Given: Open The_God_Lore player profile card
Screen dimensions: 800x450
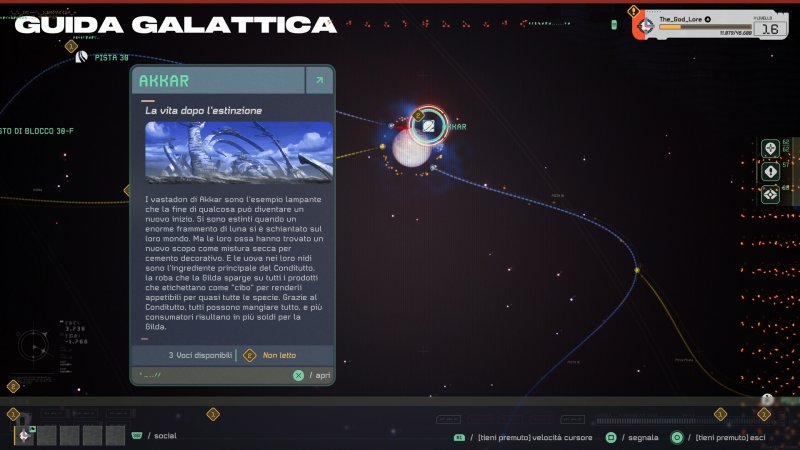Looking at the screenshot, I should 707,24.
